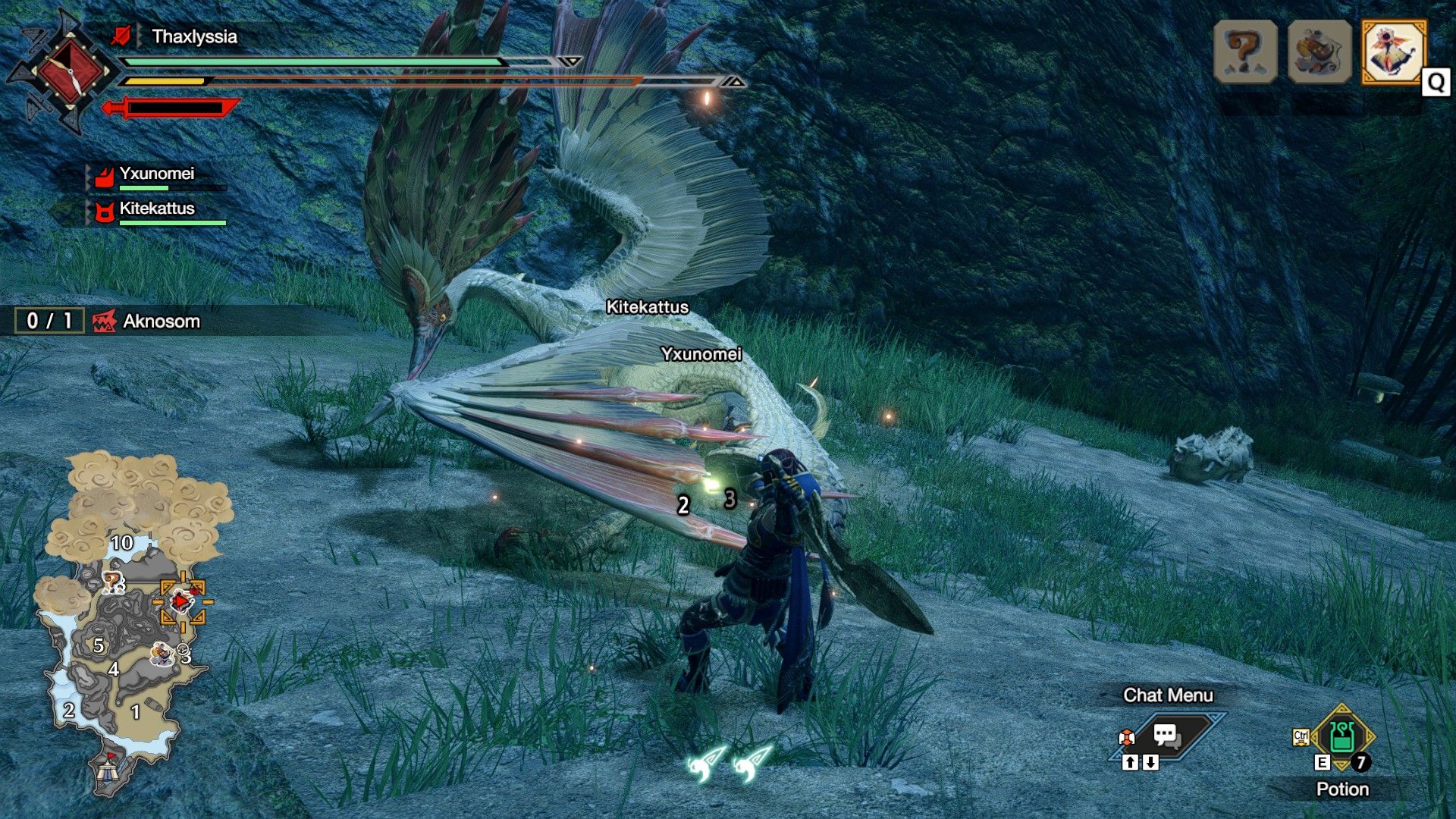Click the targeted monster marker on minimap
Viewport: 1456px width, 819px height.
tap(182, 602)
